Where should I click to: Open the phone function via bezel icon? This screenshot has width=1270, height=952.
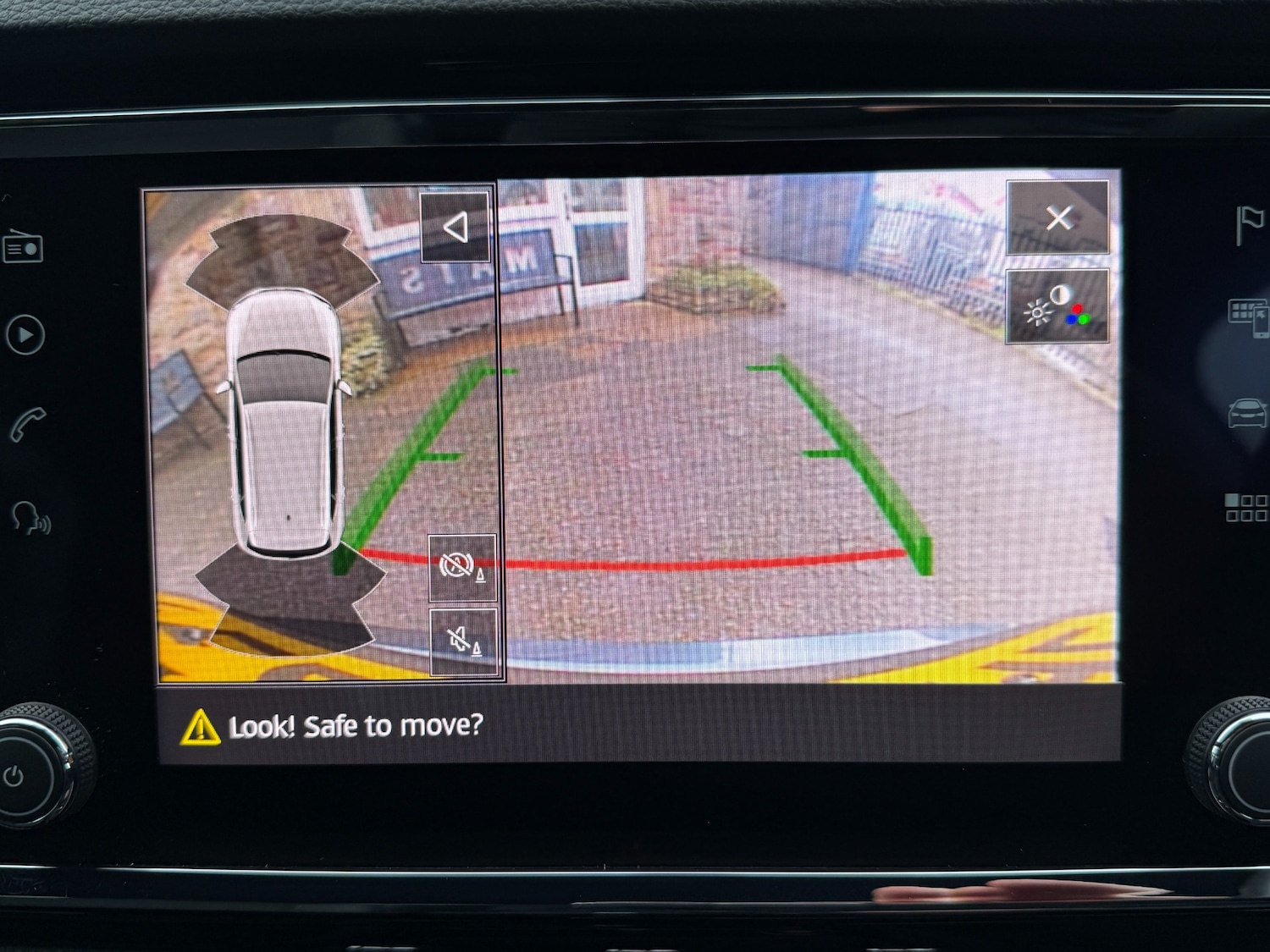25,423
